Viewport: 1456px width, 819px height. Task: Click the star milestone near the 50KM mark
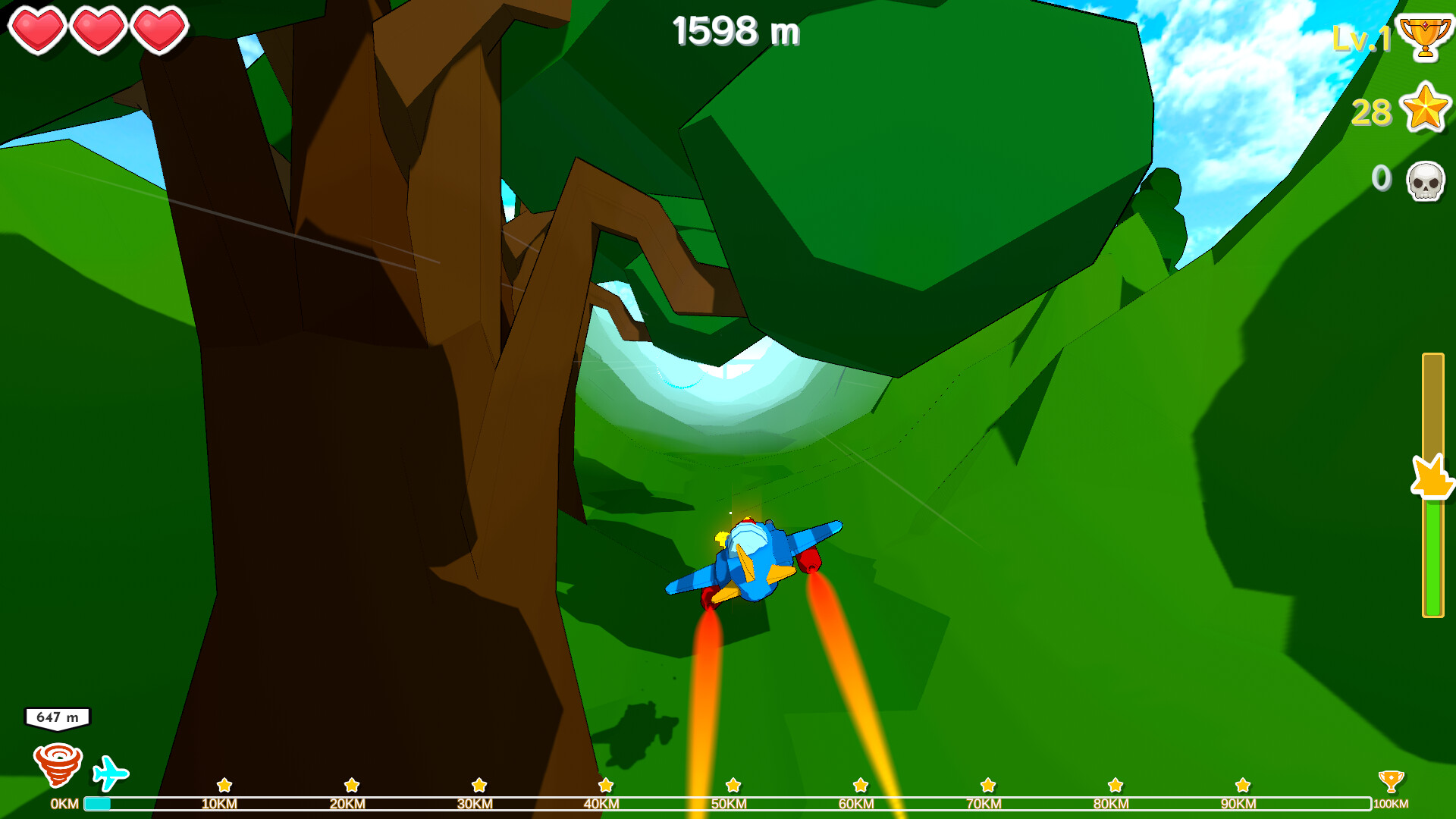pyautogui.click(x=732, y=786)
